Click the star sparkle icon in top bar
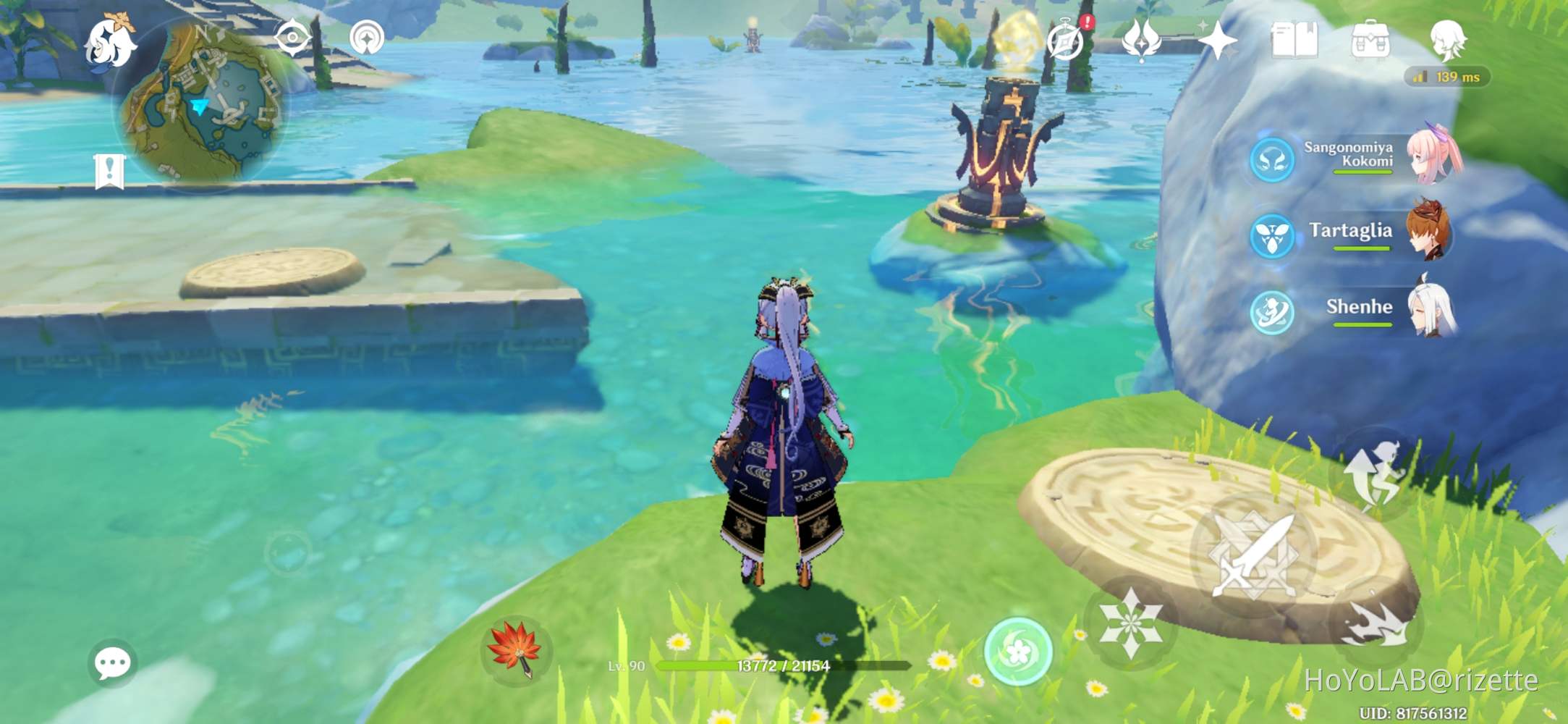1568x724 pixels. (x=1219, y=40)
